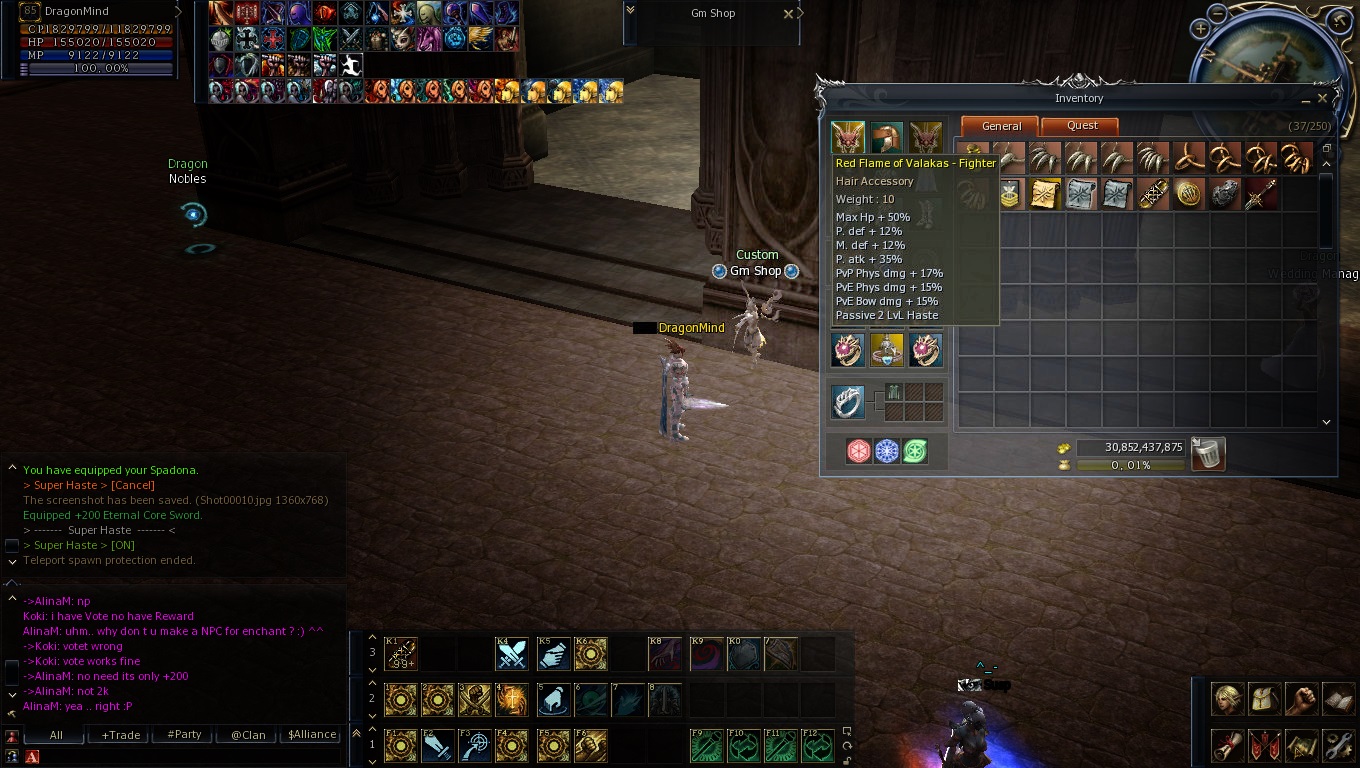Close the Inventory window
Screen dimensions: 1360x768
point(1322,98)
